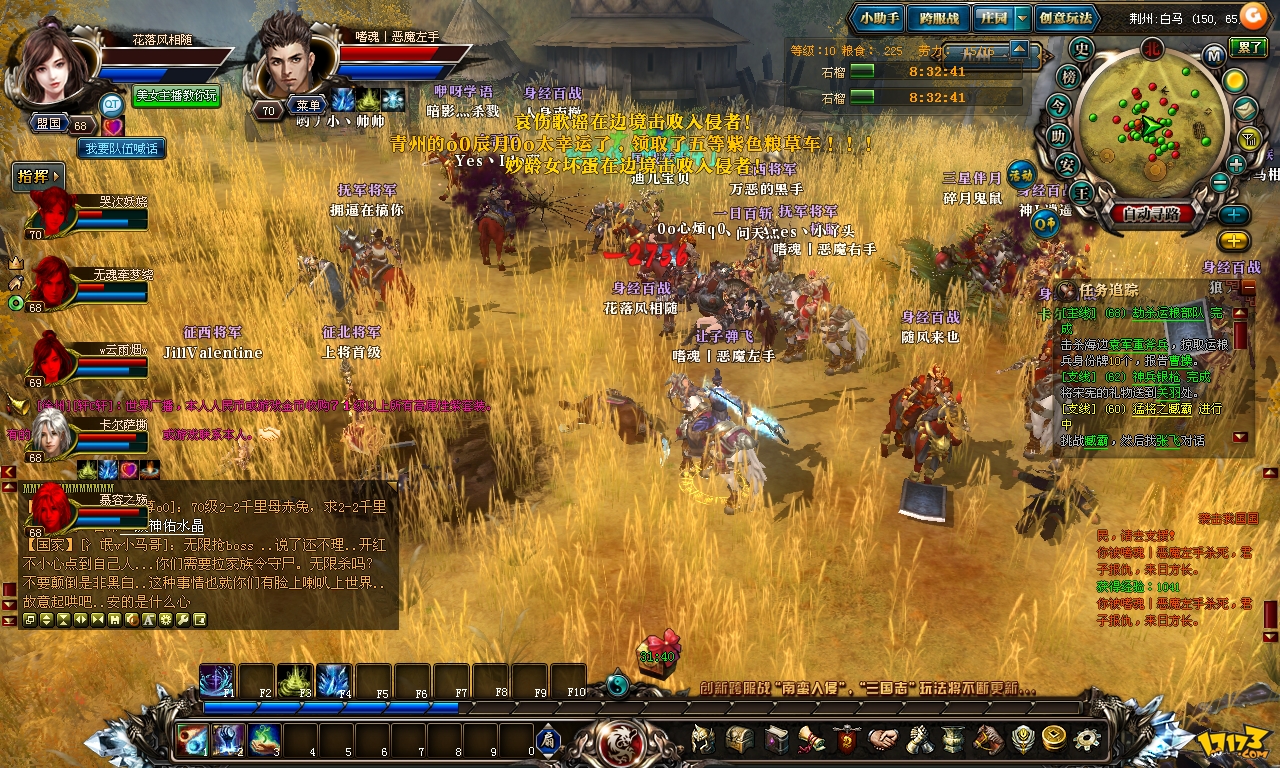The image size is (1280, 768).
Task: Open the world map with the M button
Action: [x=1213, y=55]
